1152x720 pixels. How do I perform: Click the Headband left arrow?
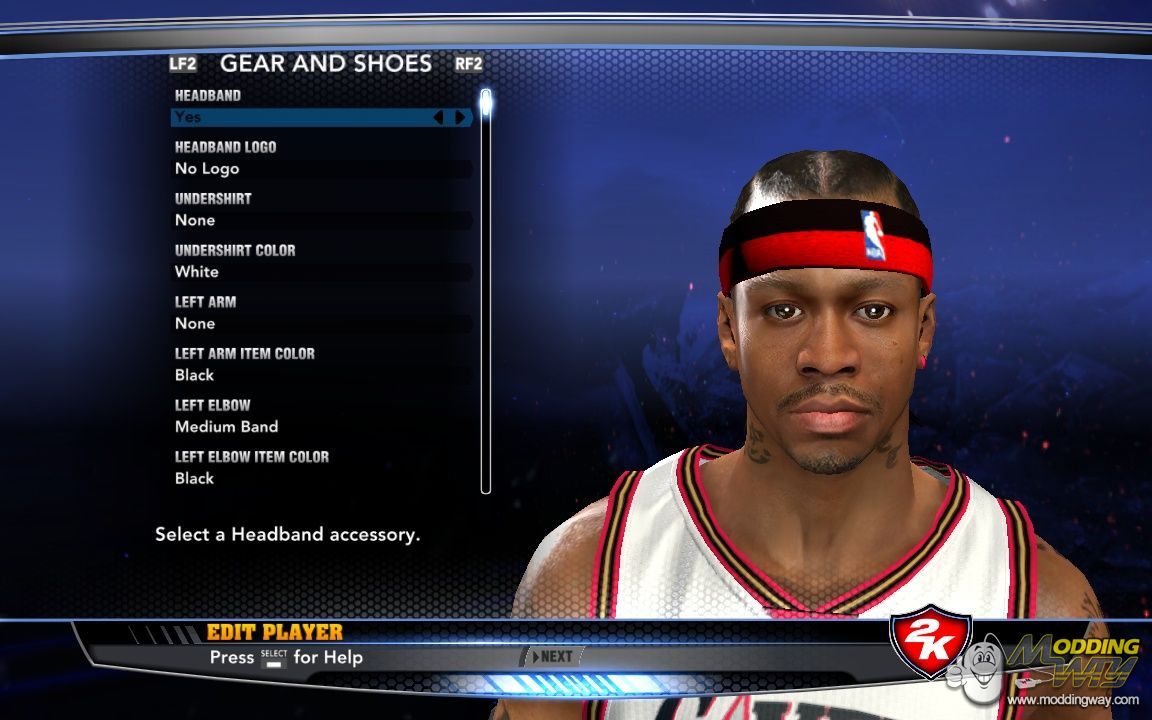(438, 117)
